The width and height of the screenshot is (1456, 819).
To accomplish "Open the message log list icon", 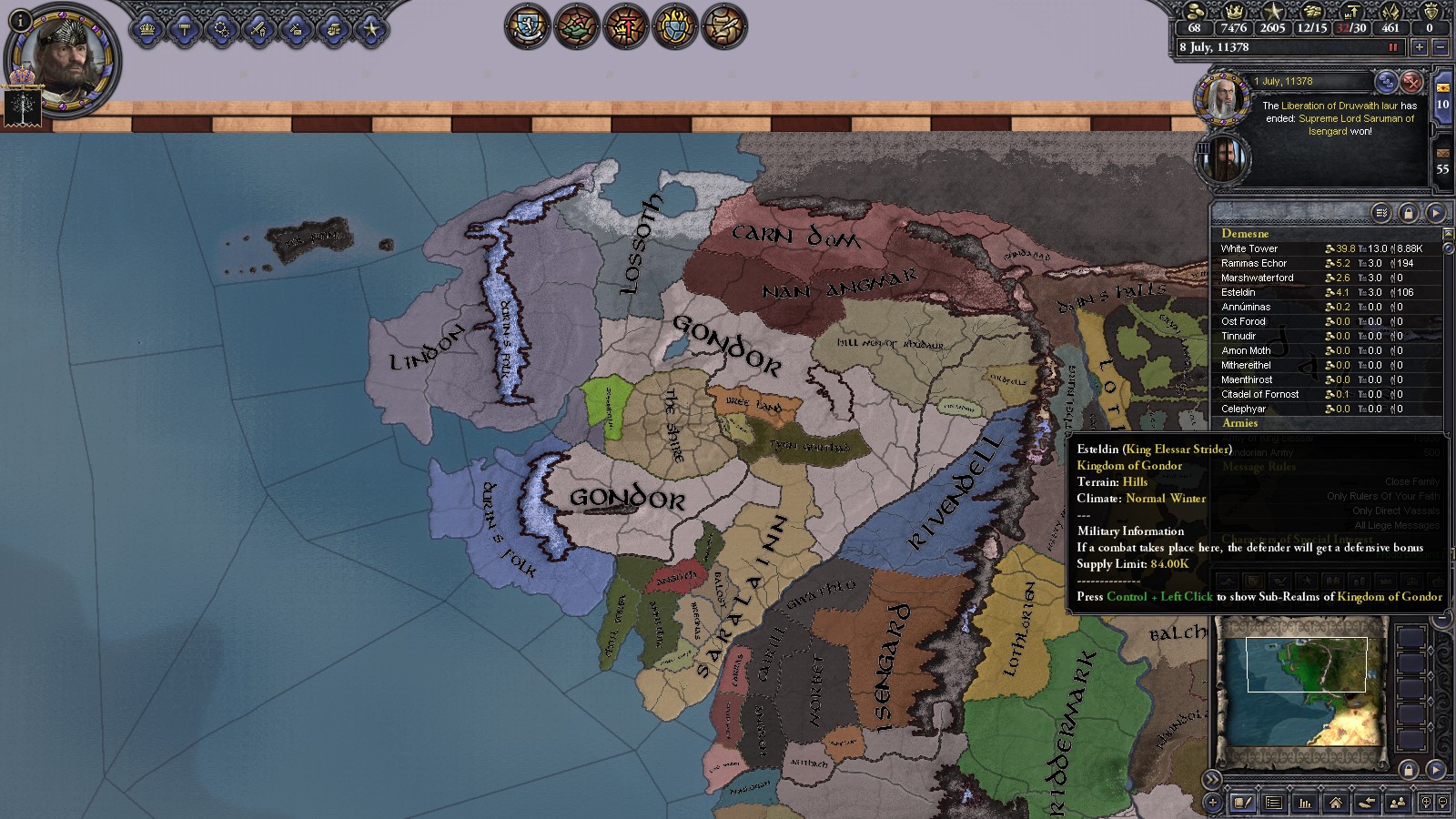I will tap(1274, 804).
